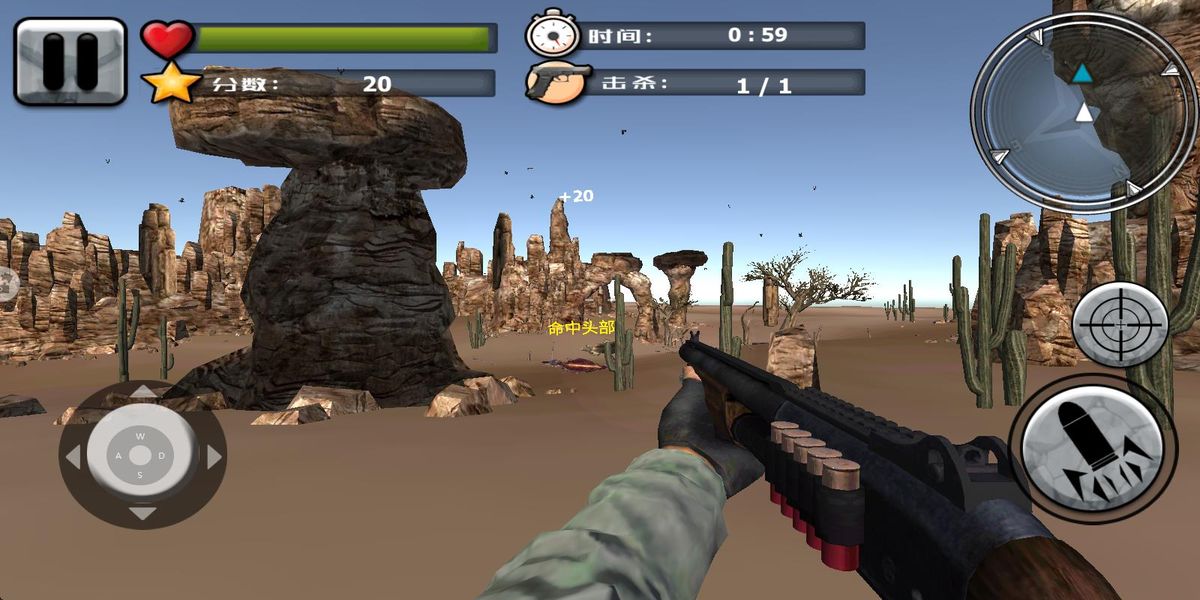Tap the joystick's up arrow
The image size is (1200, 600).
(143, 393)
